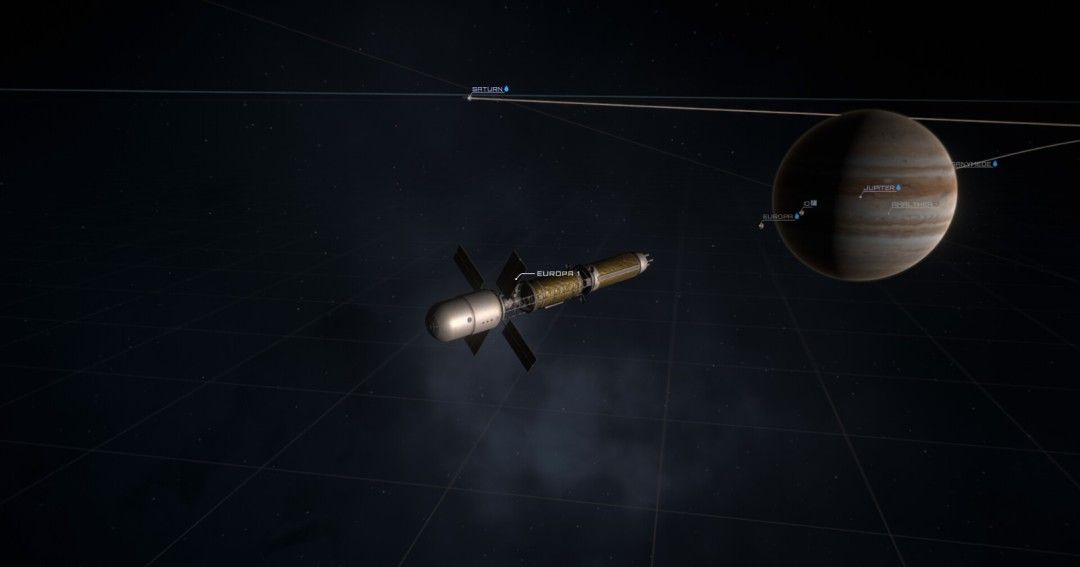This screenshot has width=1080, height=567.
Task: Select the Ganymede moon label
Action: point(971,164)
